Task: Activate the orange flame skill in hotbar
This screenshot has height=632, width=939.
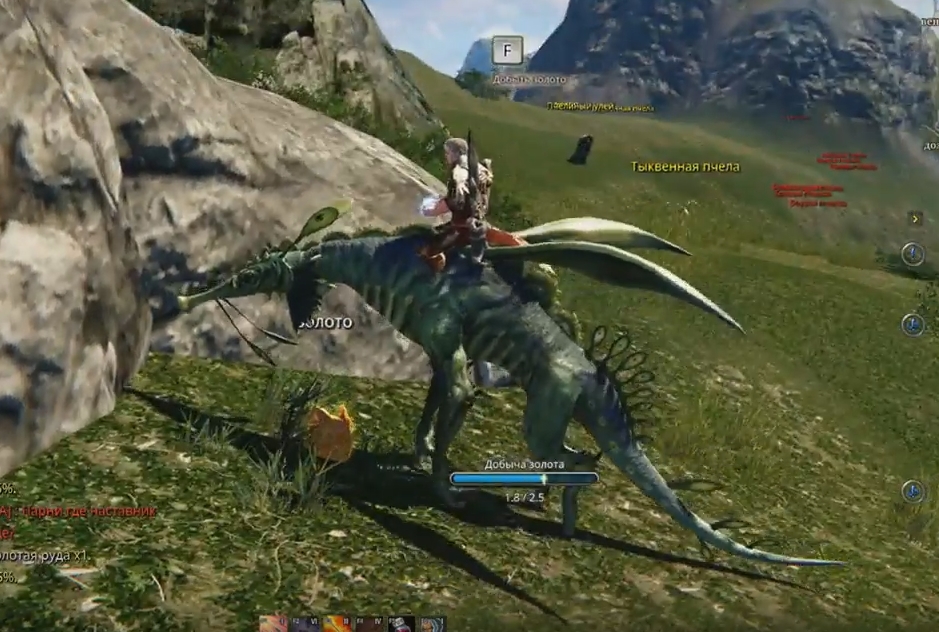Action: pos(337,624)
